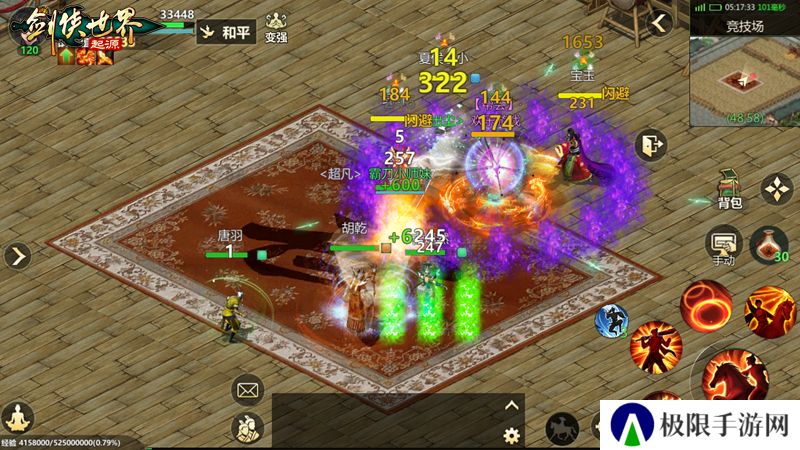Screen dimensions: 800x450
Task: Cast the fire ring skill
Action: click(x=706, y=304)
